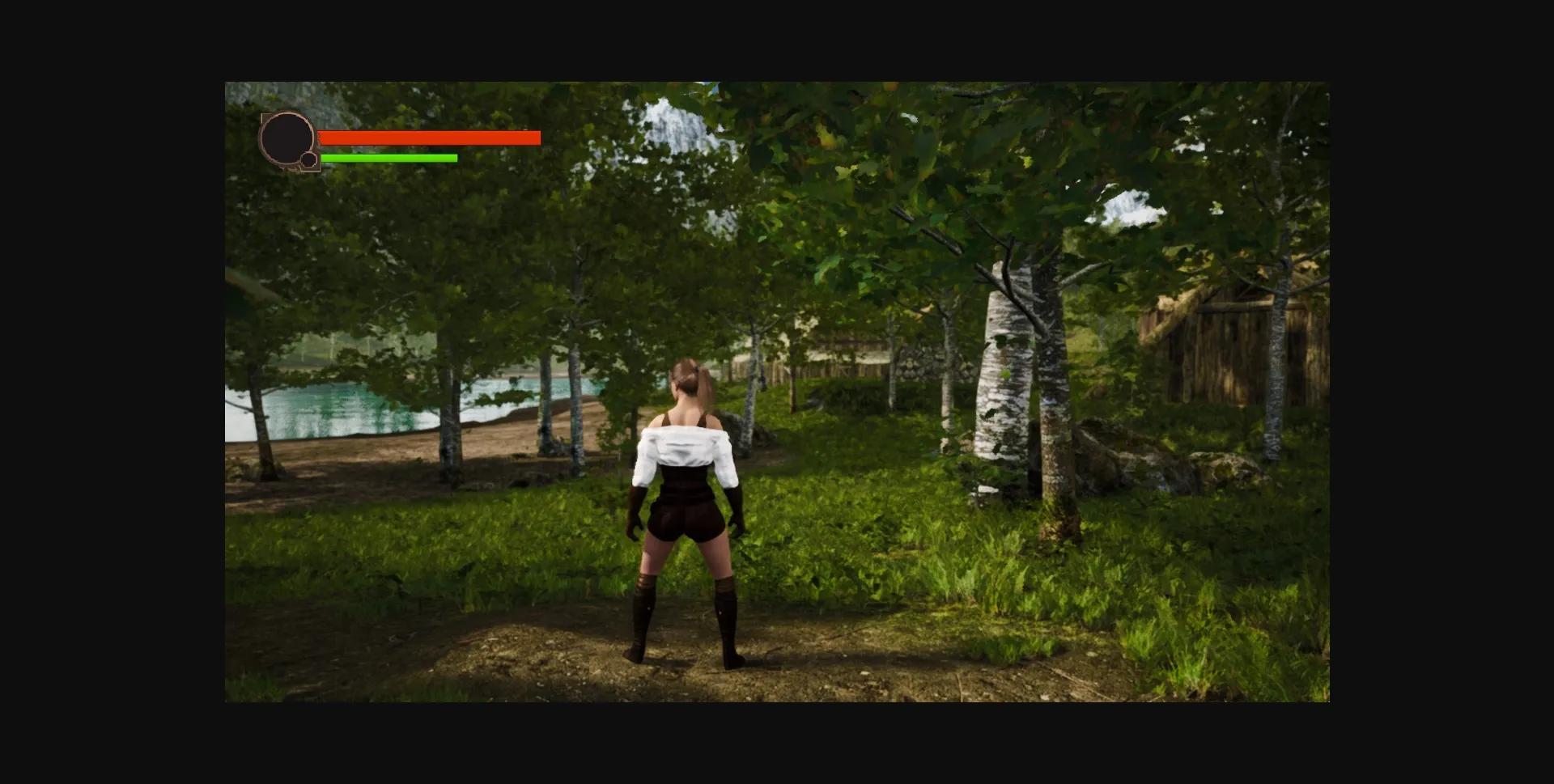The height and width of the screenshot is (784, 1554).
Task: Click the circular character portrait frame
Action: 288,138
